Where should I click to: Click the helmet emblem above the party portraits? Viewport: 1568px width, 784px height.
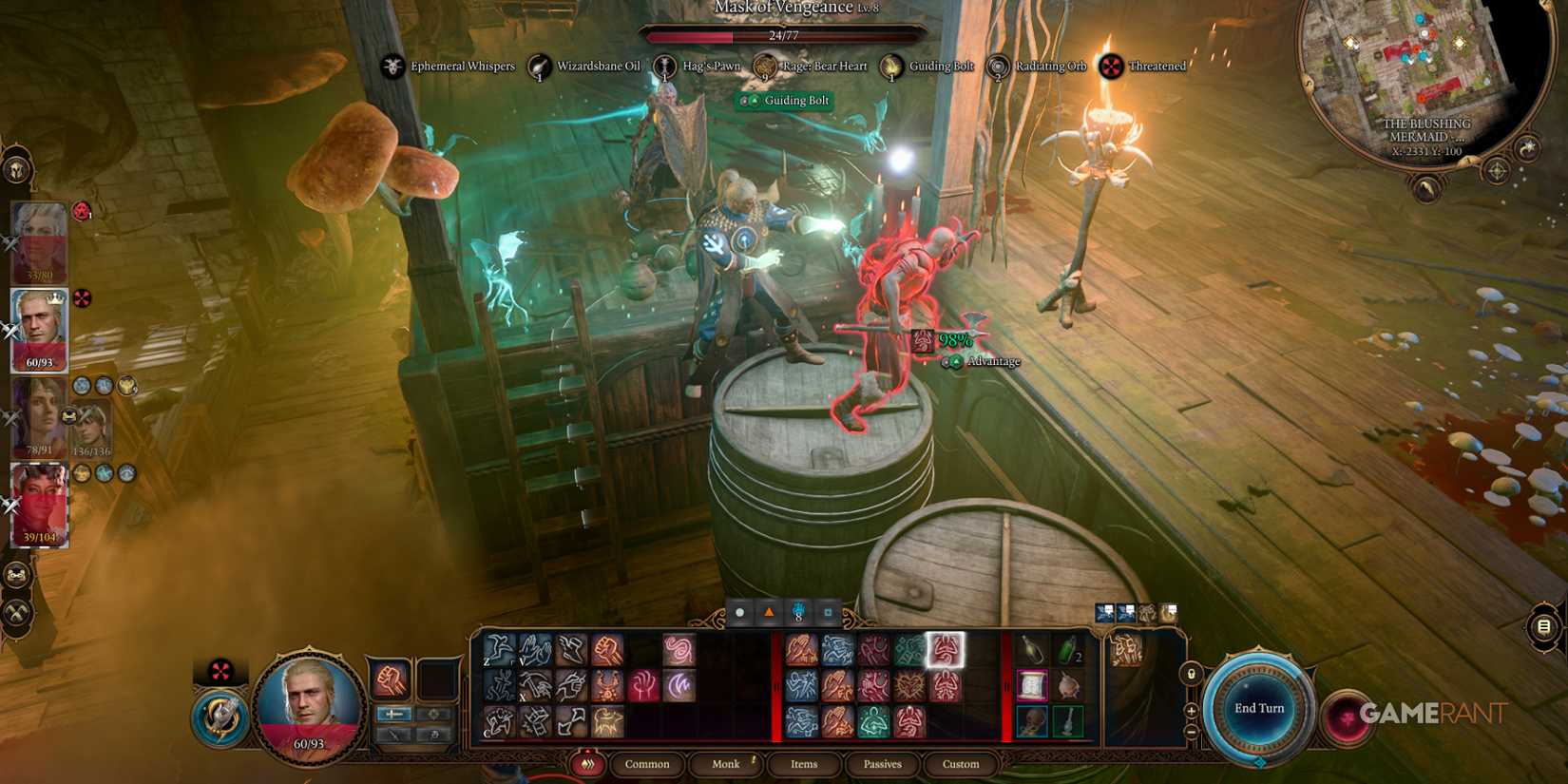pyautogui.click(x=15, y=167)
